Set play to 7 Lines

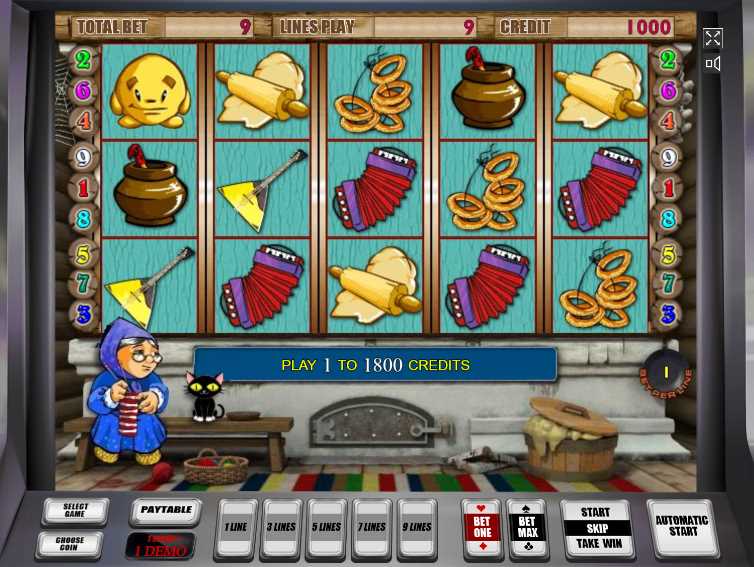372,528
